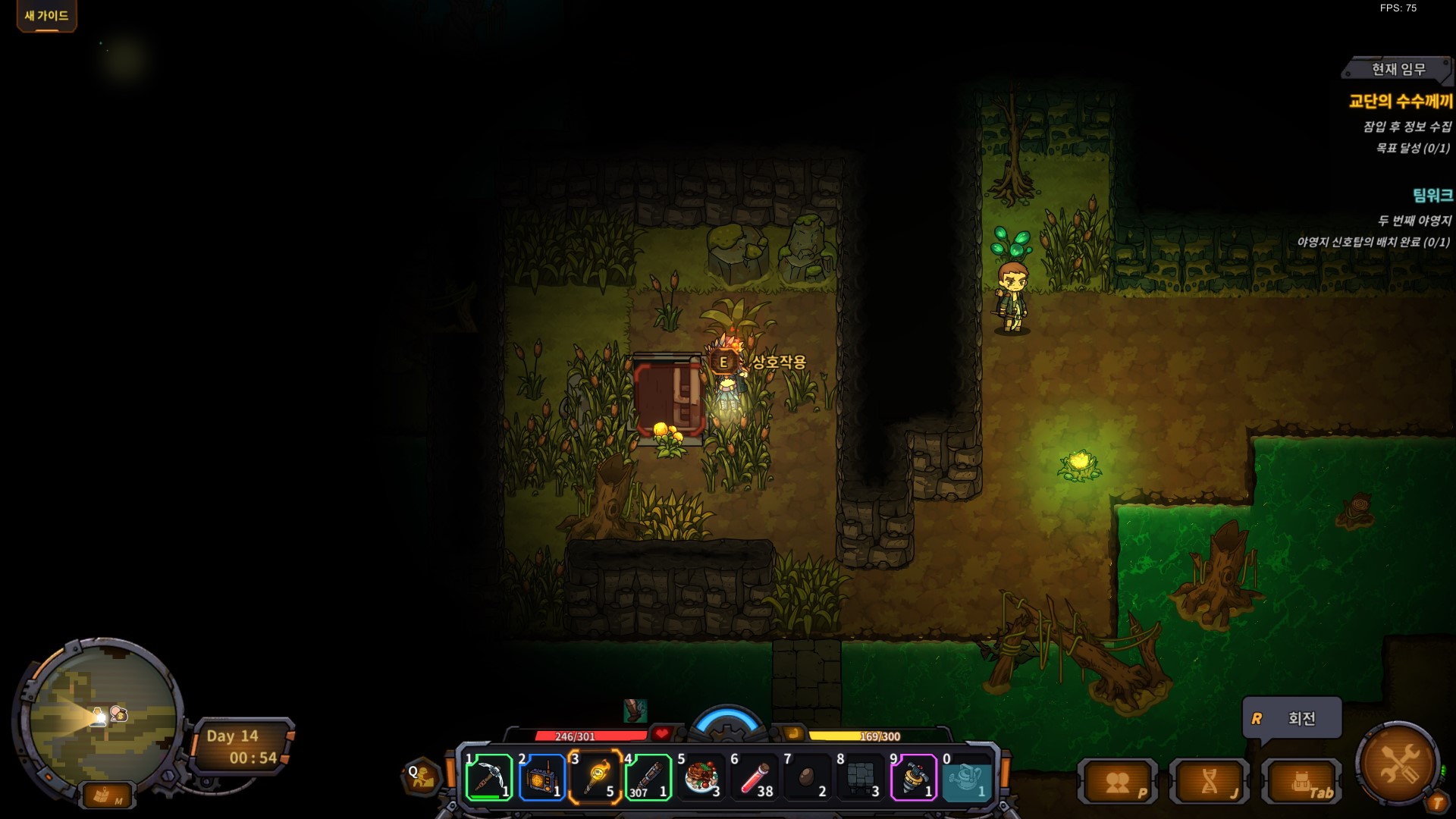Open the wrench and screwdriver build menu
This screenshot has width=1456, height=819.
coord(1398,763)
